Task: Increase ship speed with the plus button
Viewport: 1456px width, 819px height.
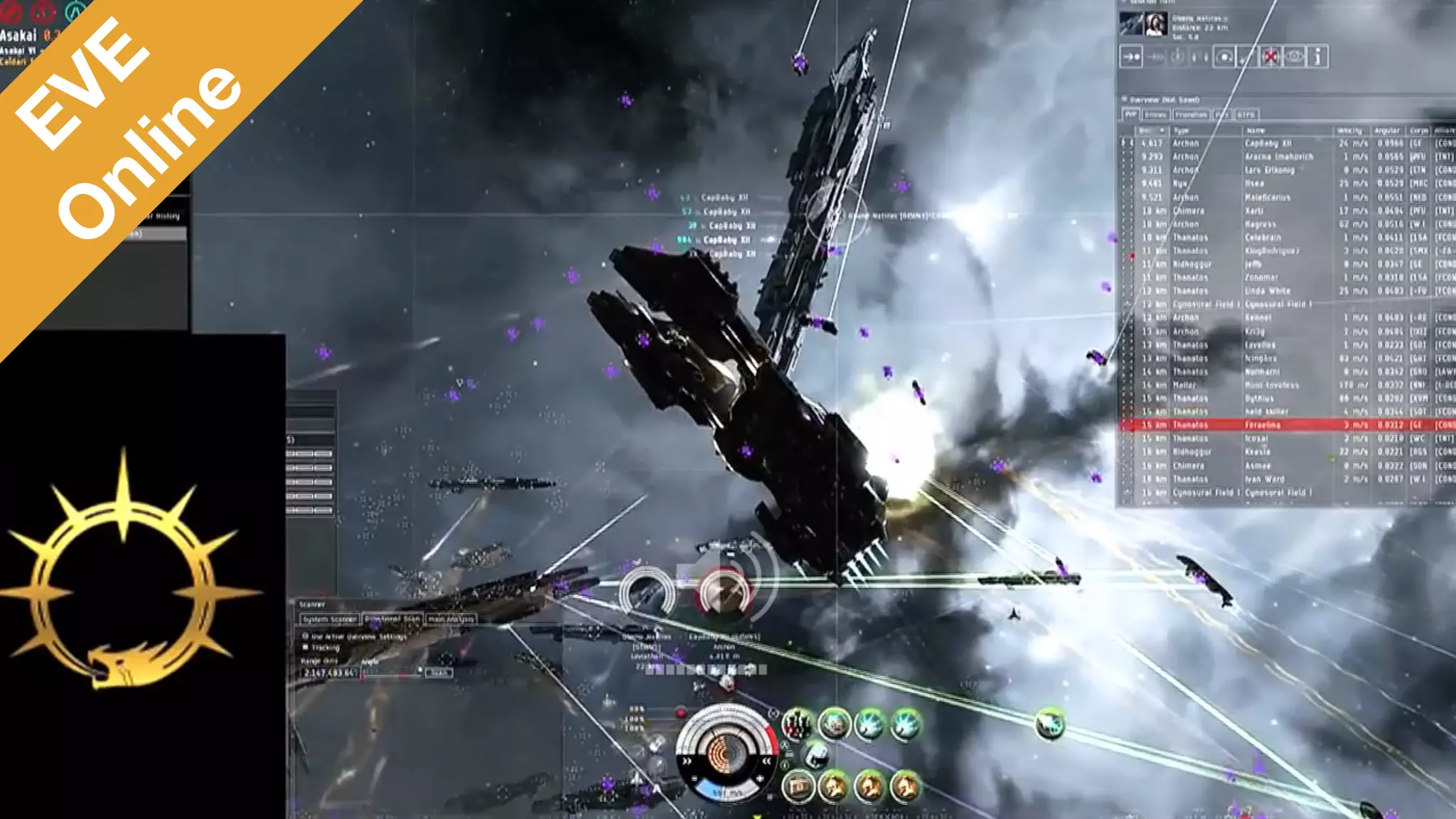Action: [x=760, y=779]
